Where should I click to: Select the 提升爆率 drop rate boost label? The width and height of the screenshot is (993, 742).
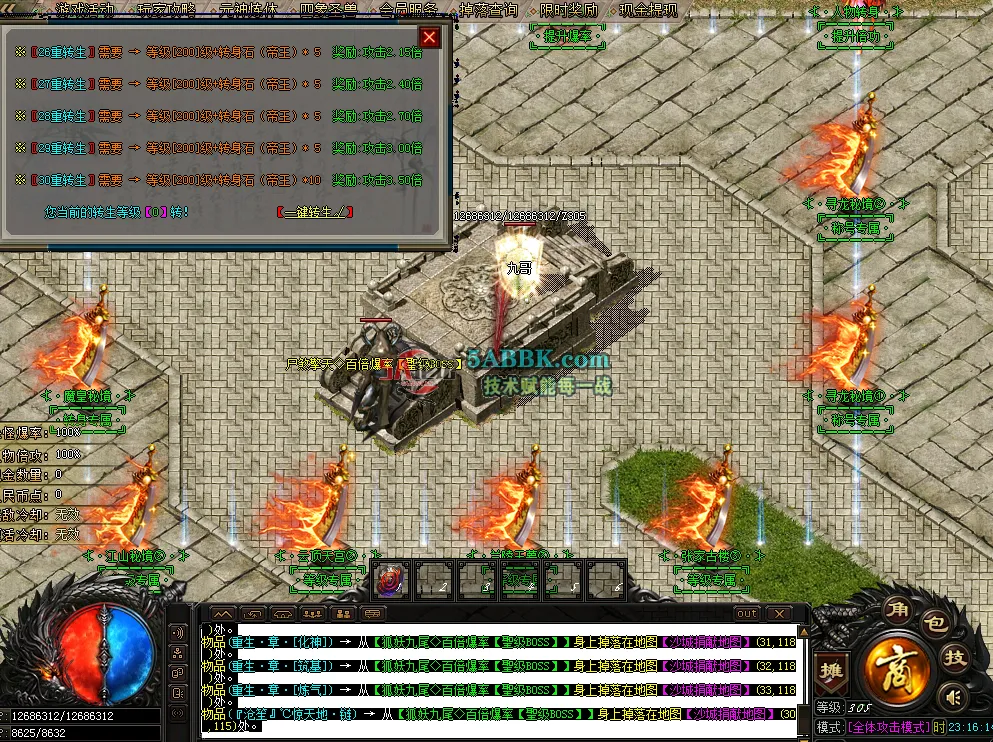pos(568,37)
